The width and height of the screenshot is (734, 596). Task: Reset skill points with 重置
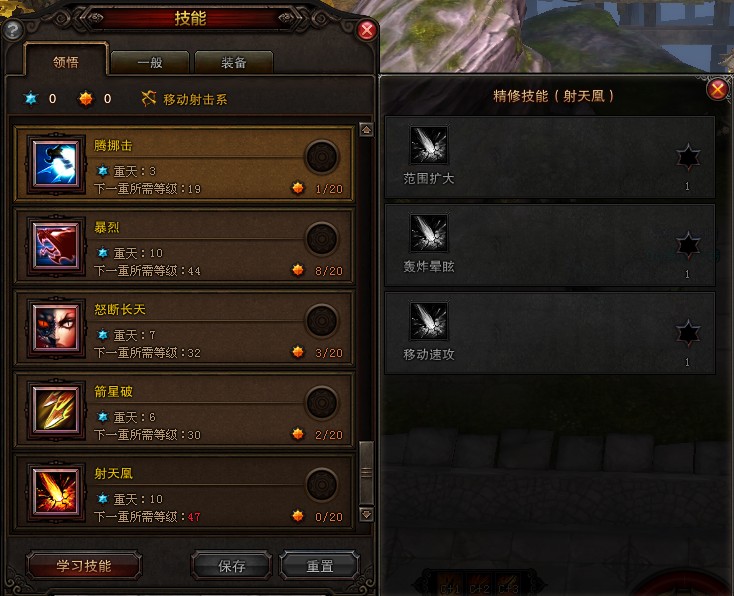click(320, 565)
